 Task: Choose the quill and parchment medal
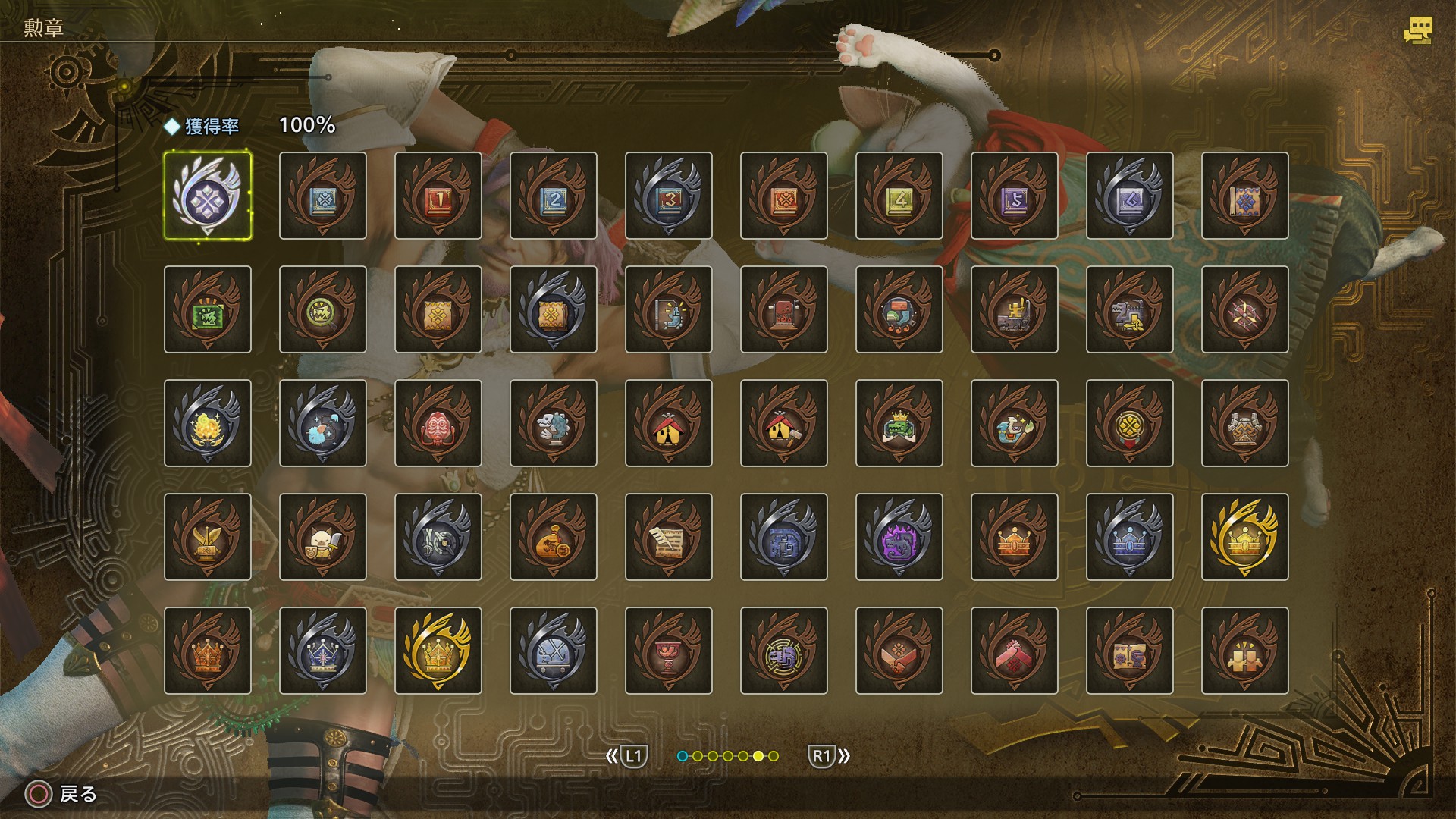point(669,537)
